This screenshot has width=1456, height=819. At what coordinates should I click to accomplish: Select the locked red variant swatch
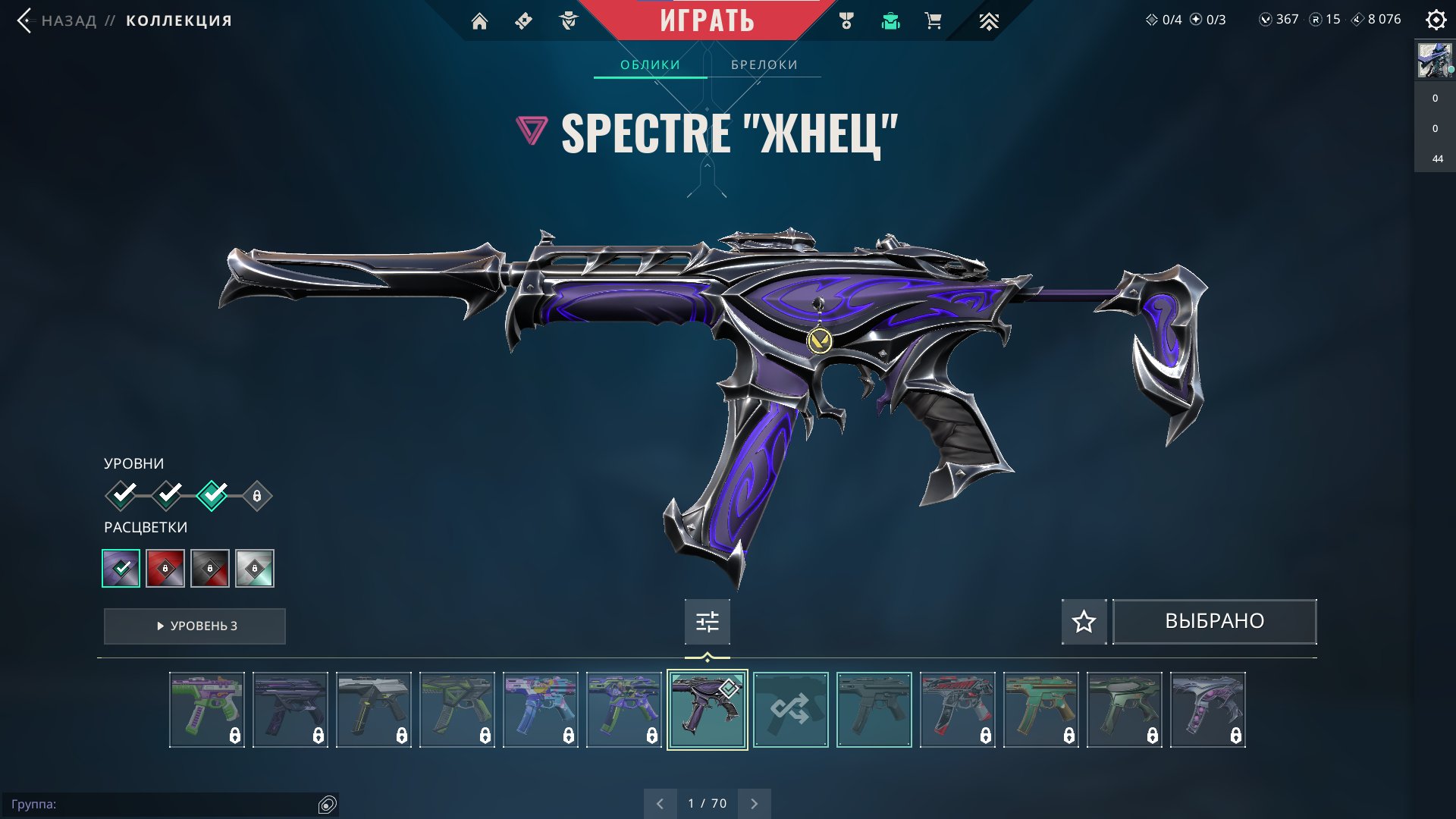(x=166, y=567)
